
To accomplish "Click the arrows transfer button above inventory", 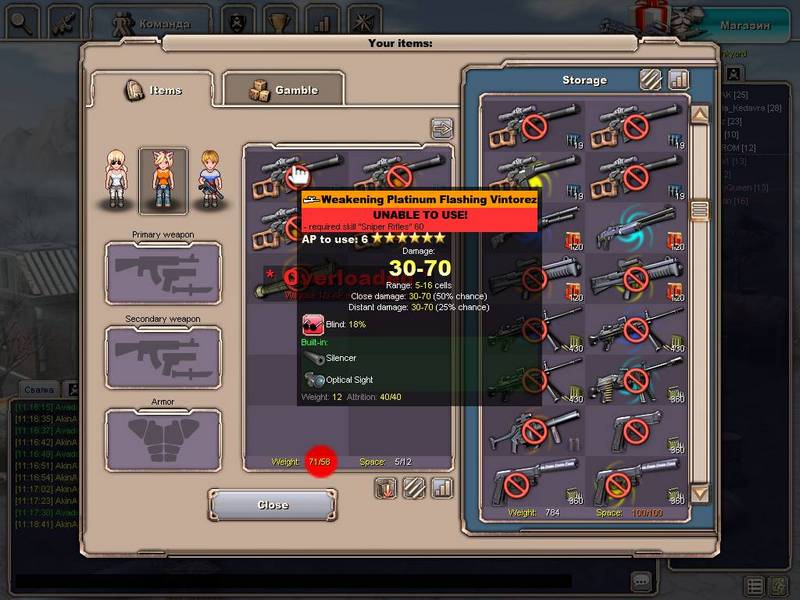I will click(442, 128).
